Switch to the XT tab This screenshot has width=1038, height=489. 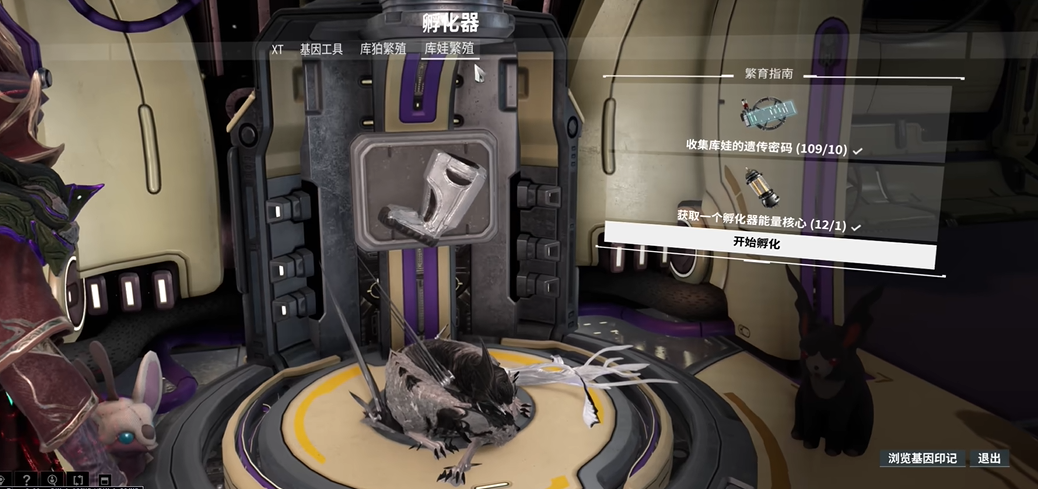click(278, 49)
